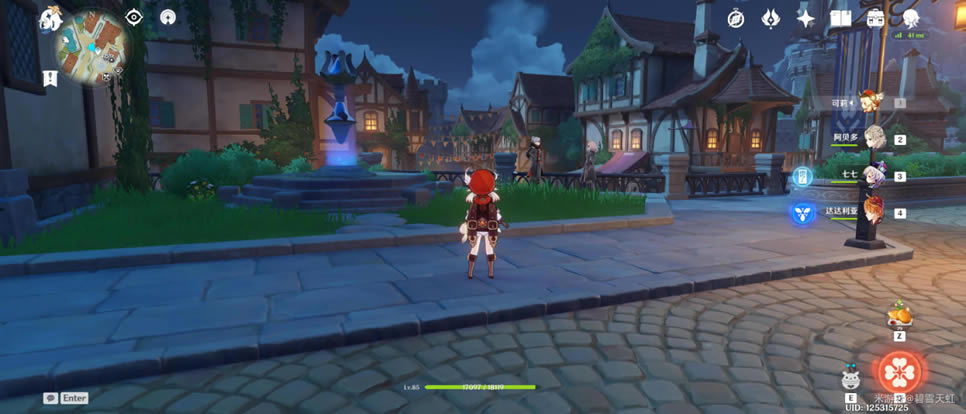Activate the red clover elemental burst
Image resolution: width=966 pixels, height=414 pixels.
pos(901,371)
